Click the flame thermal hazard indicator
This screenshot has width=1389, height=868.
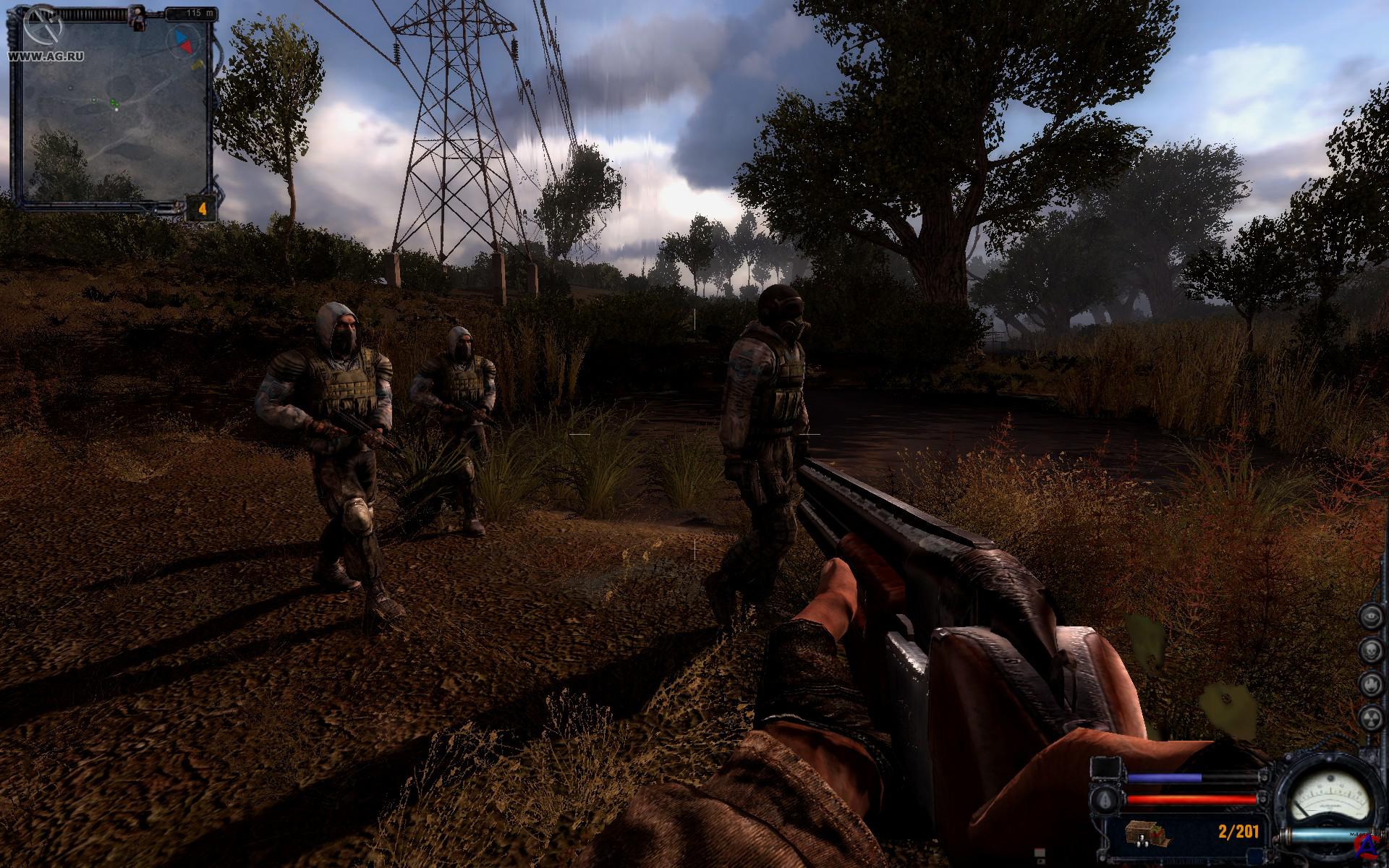click(1371, 683)
